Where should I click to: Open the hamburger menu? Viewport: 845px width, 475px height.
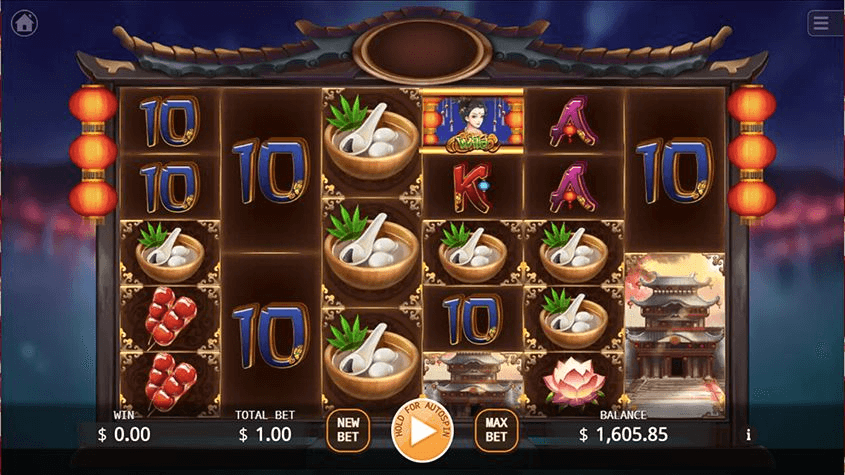pyautogui.click(x=821, y=23)
